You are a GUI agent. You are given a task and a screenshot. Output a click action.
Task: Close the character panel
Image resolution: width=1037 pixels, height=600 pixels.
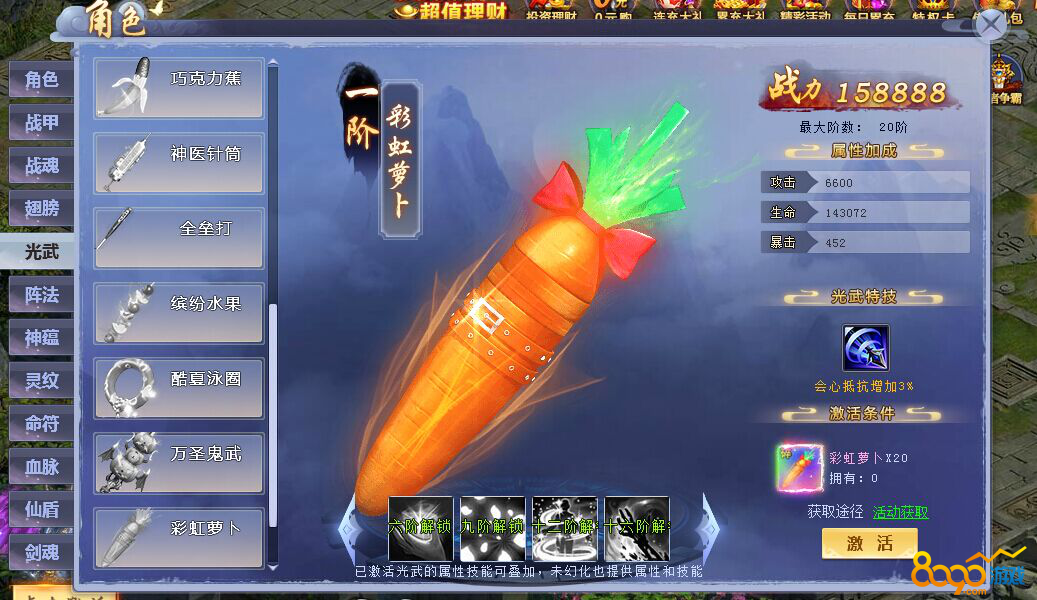tap(990, 24)
